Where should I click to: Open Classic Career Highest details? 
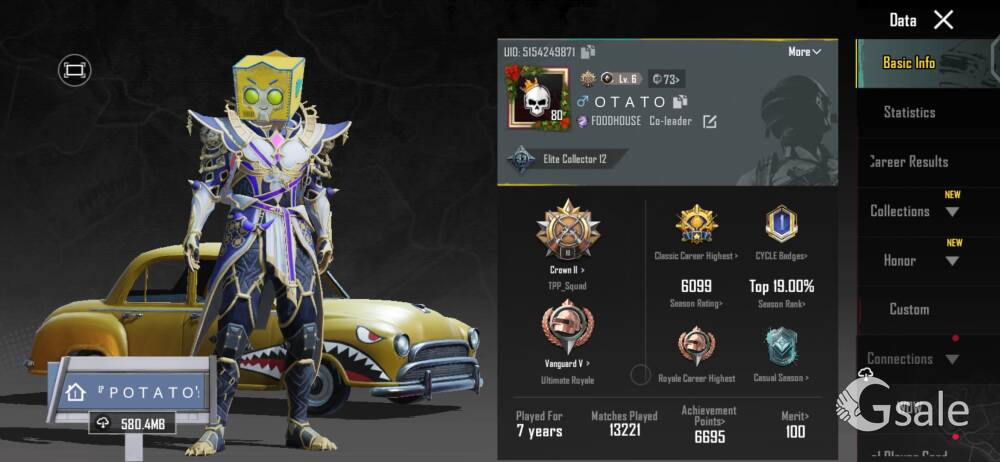(x=696, y=232)
